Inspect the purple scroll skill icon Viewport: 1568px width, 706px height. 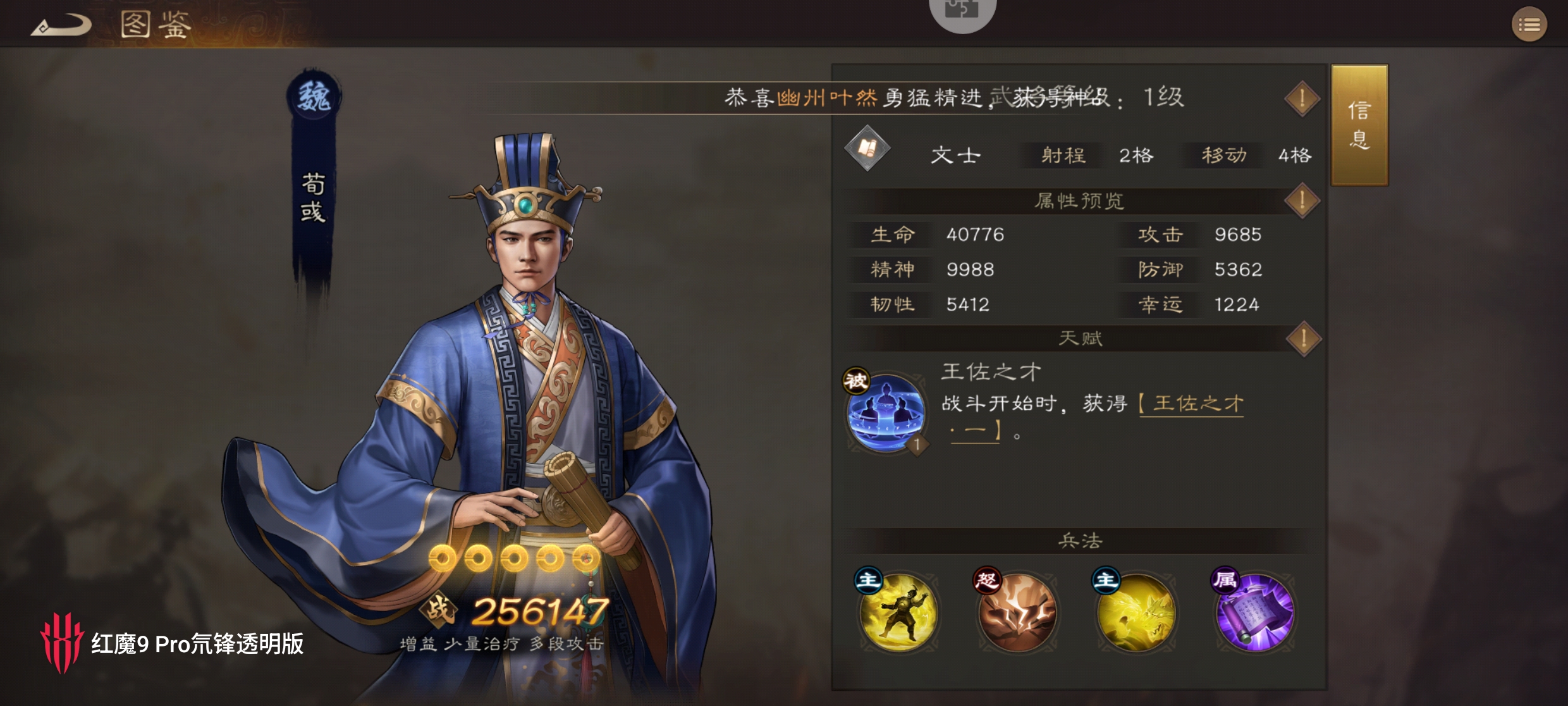(x=1254, y=612)
